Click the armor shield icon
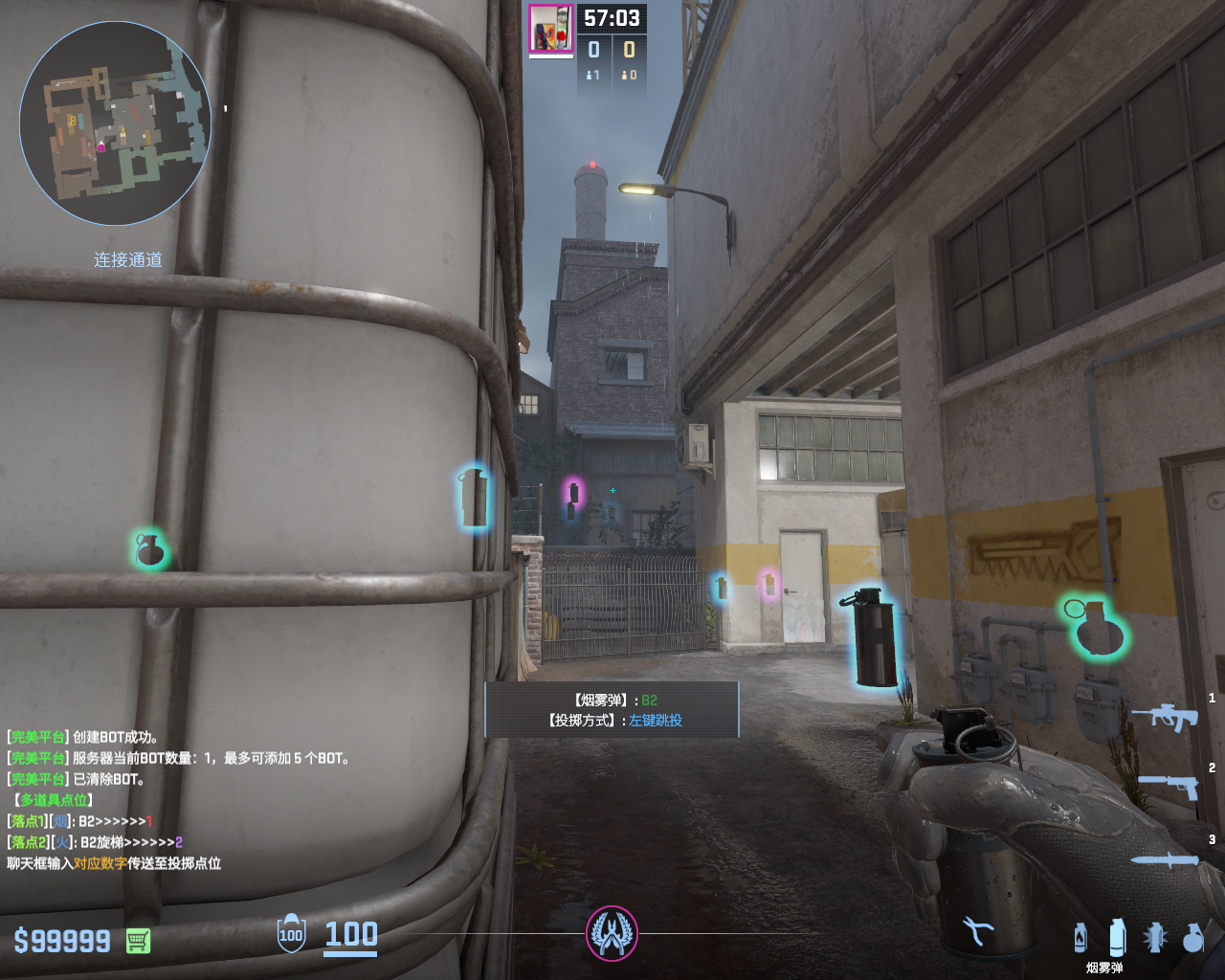The width and height of the screenshot is (1225, 980). coord(291,934)
